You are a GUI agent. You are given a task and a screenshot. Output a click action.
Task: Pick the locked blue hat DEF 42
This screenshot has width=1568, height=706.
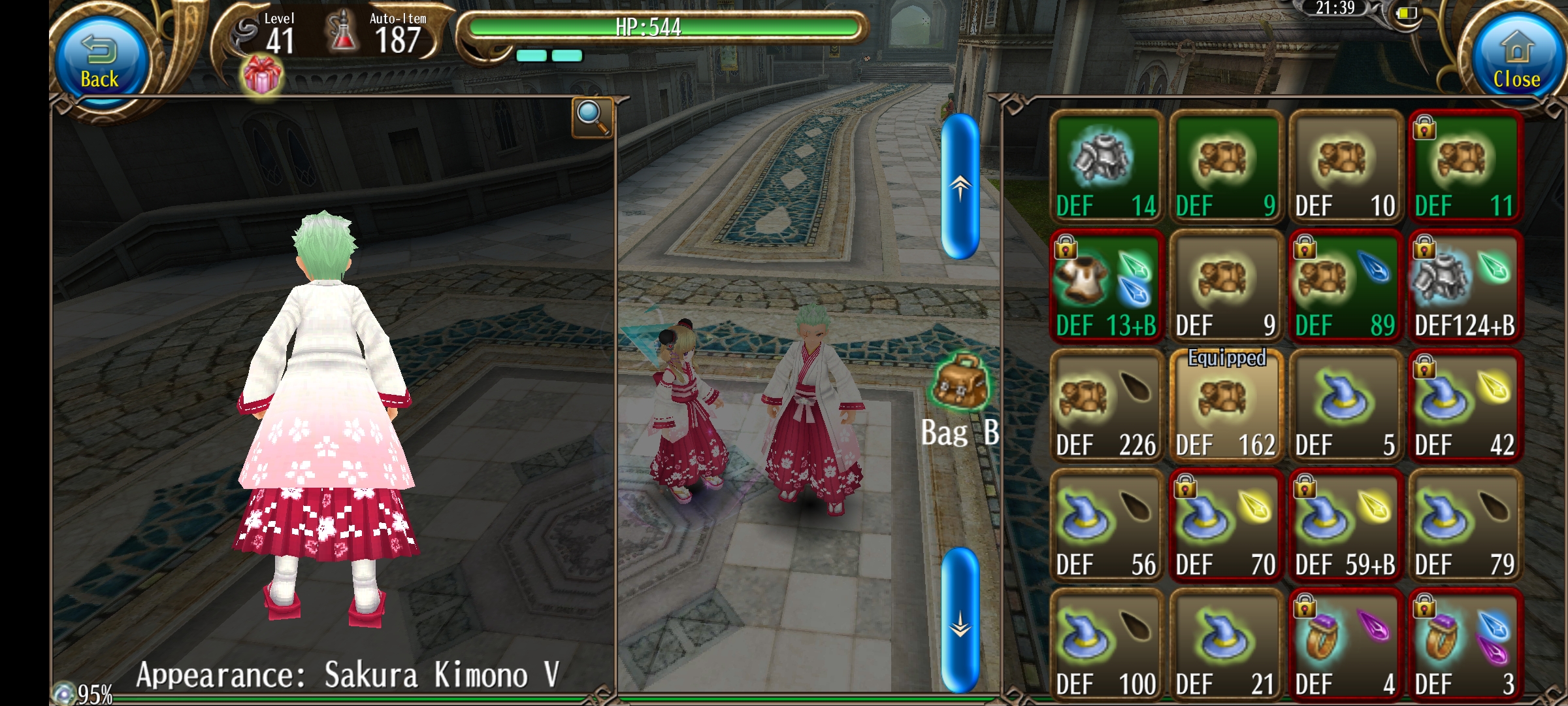pos(1465,406)
